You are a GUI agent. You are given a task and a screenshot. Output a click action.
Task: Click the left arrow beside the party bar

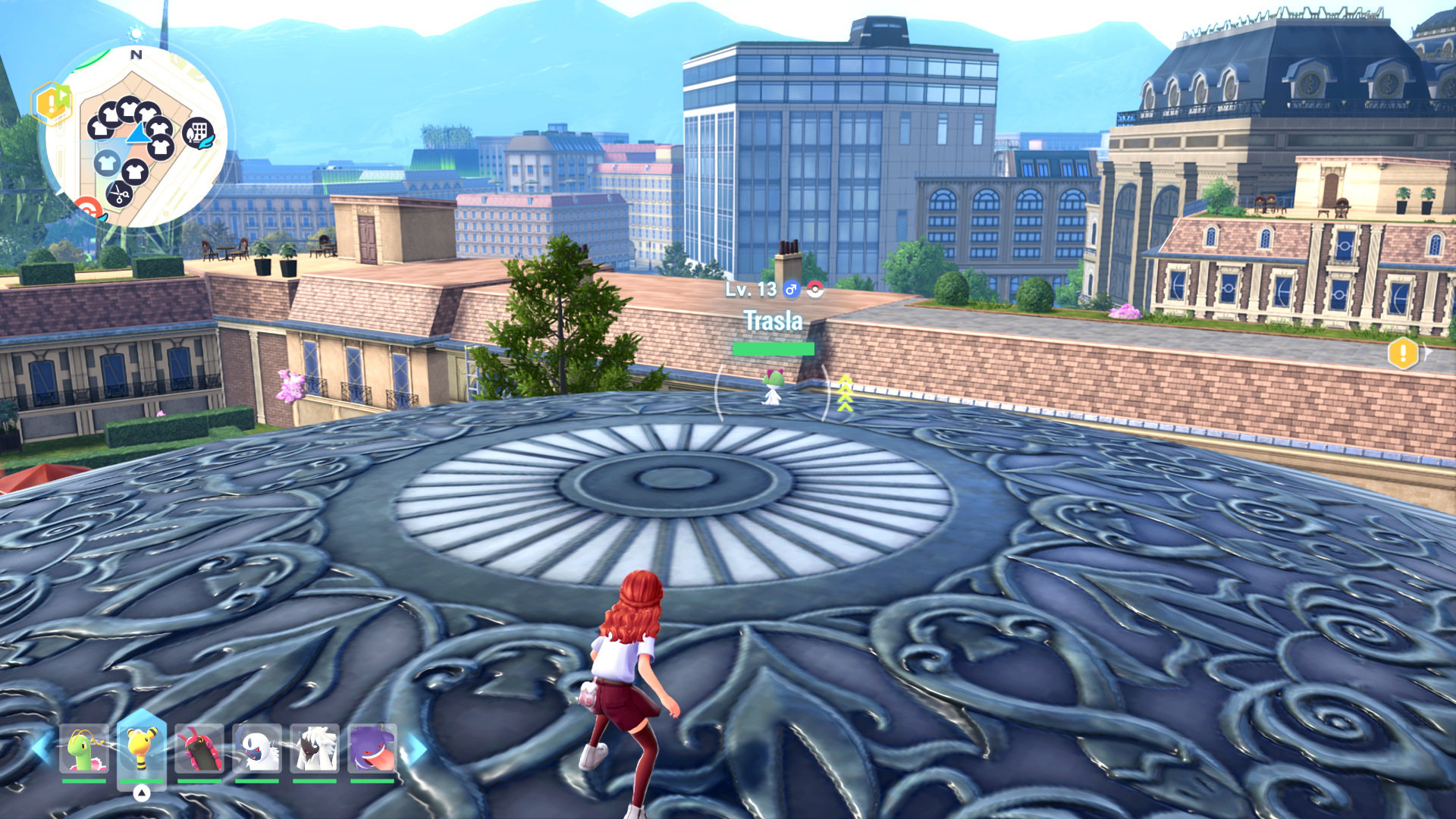click(40, 748)
